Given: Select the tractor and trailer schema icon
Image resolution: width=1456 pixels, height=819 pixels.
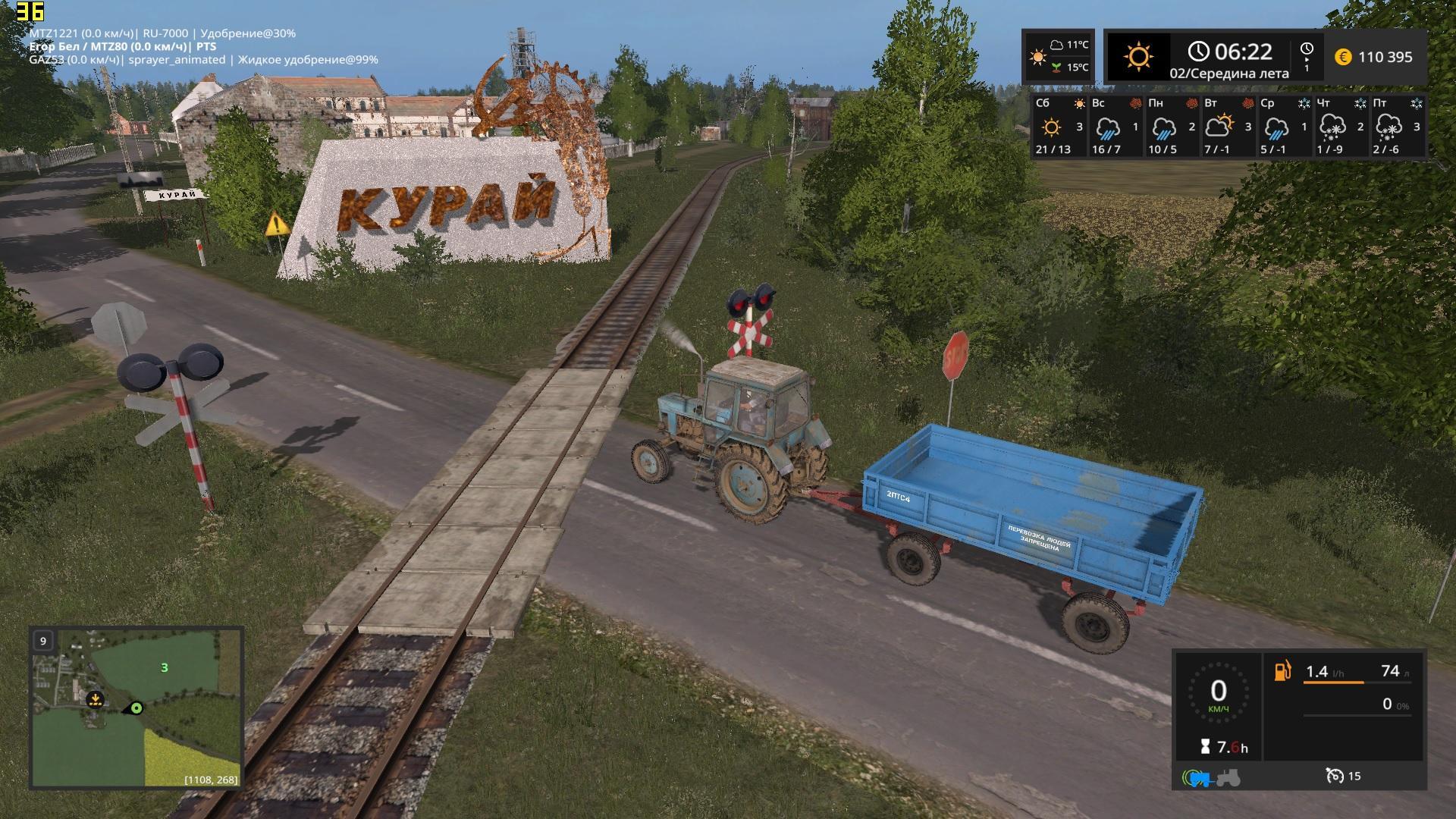Looking at the screenshot, I should pyautogui.click(x=1211, y=777).
